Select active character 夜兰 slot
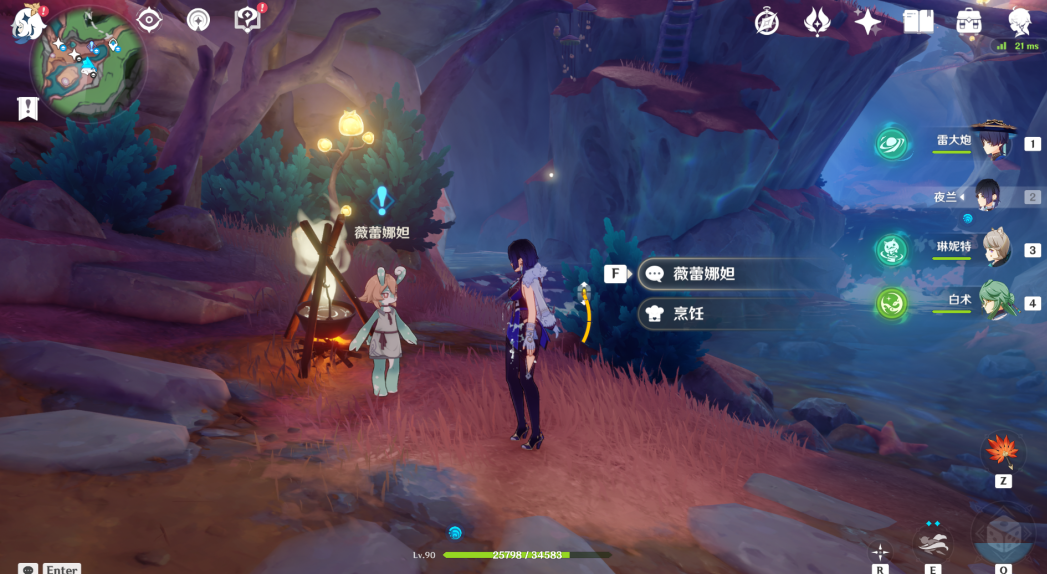Screen dimensions: 1047x574 coord(988,196)
